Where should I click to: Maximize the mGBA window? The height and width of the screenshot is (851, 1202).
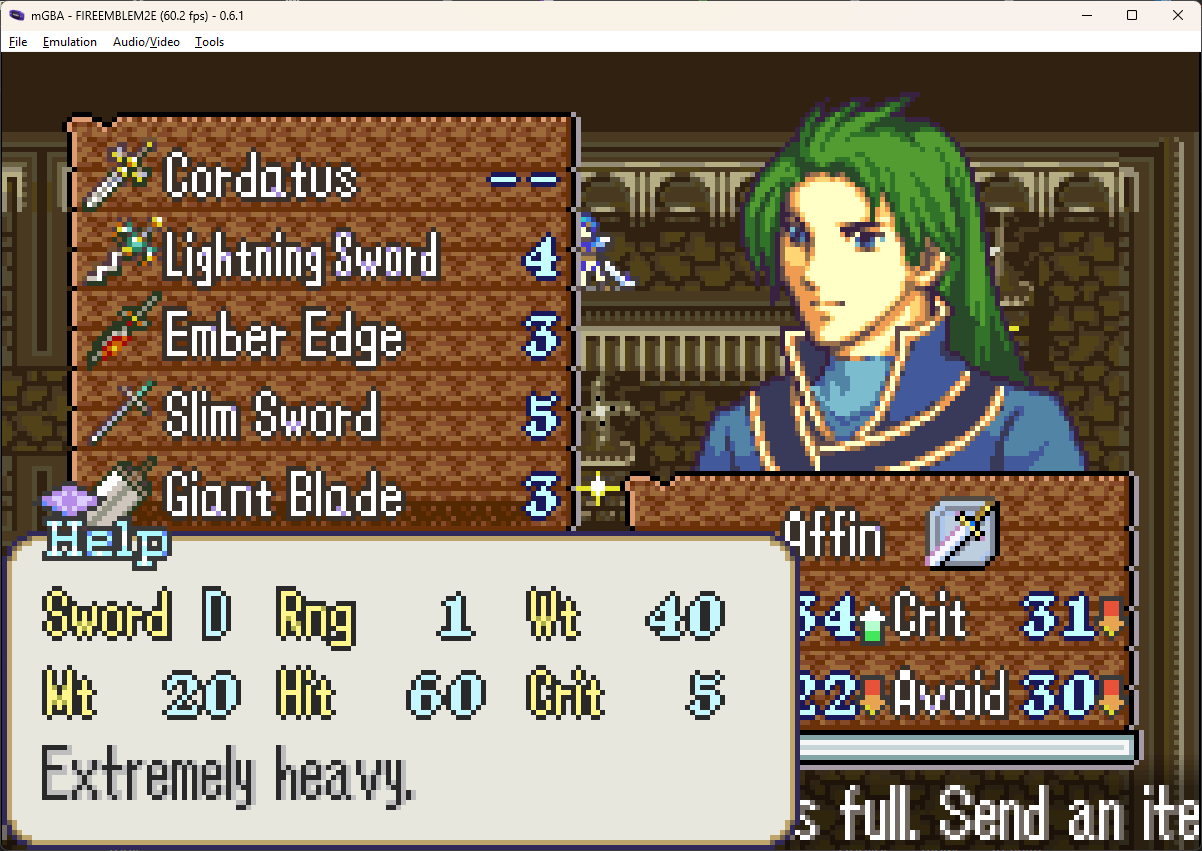tap(1132, 15)
